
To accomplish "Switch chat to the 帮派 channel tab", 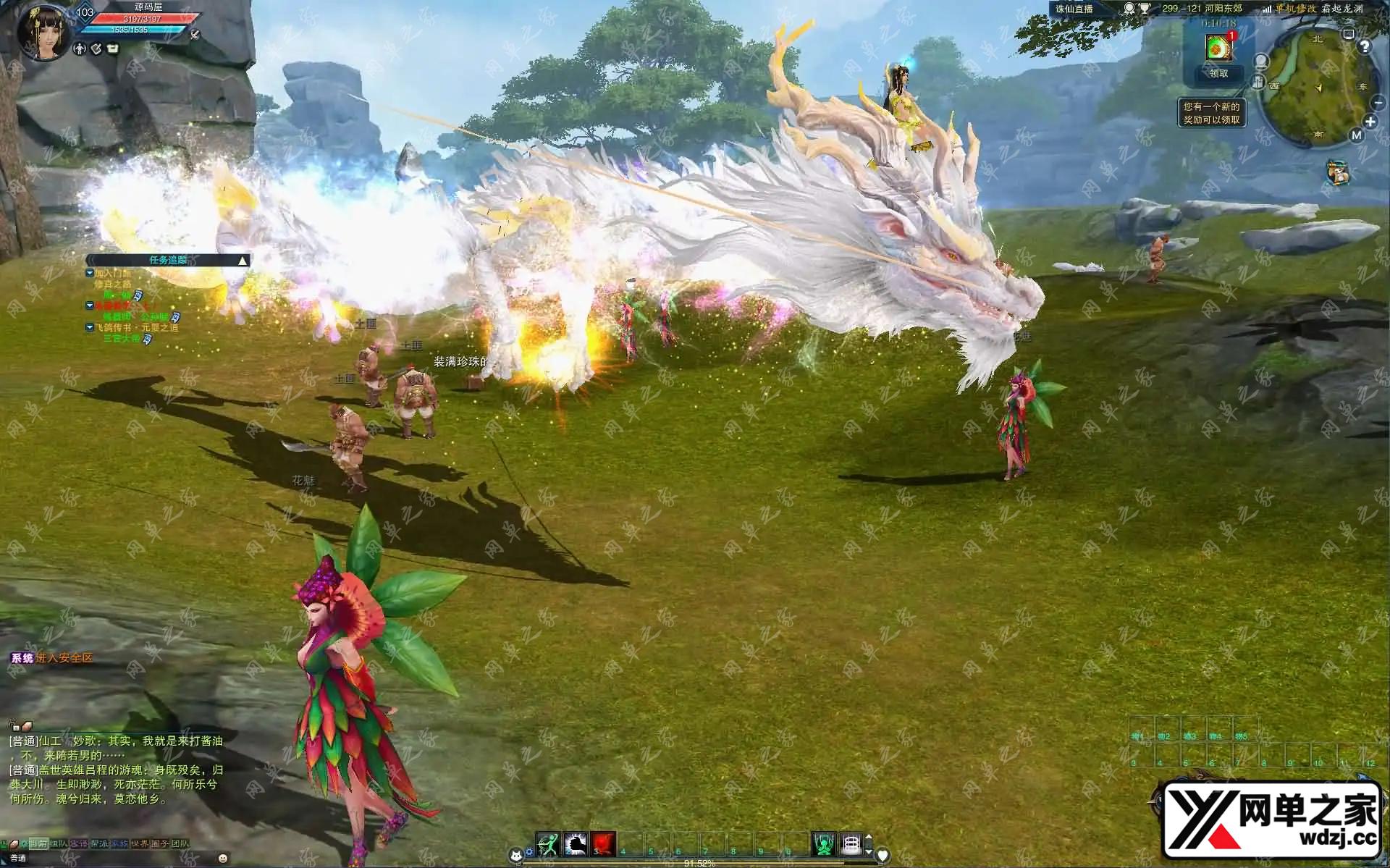I will [98, 843].
